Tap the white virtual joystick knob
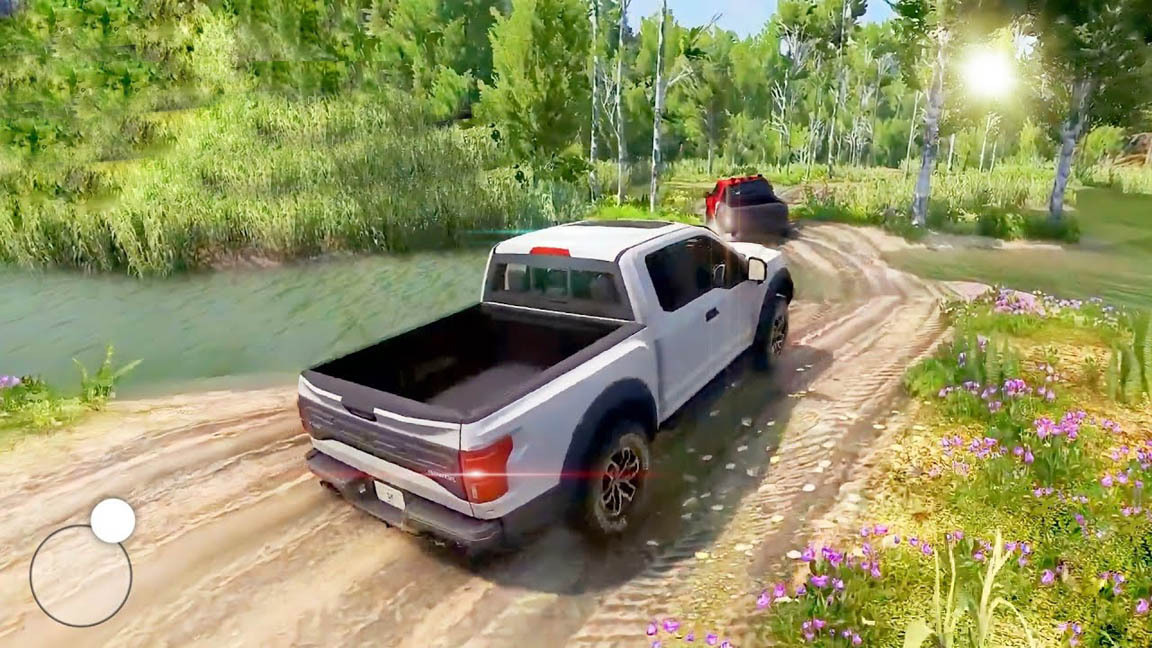 click(113, 521)
